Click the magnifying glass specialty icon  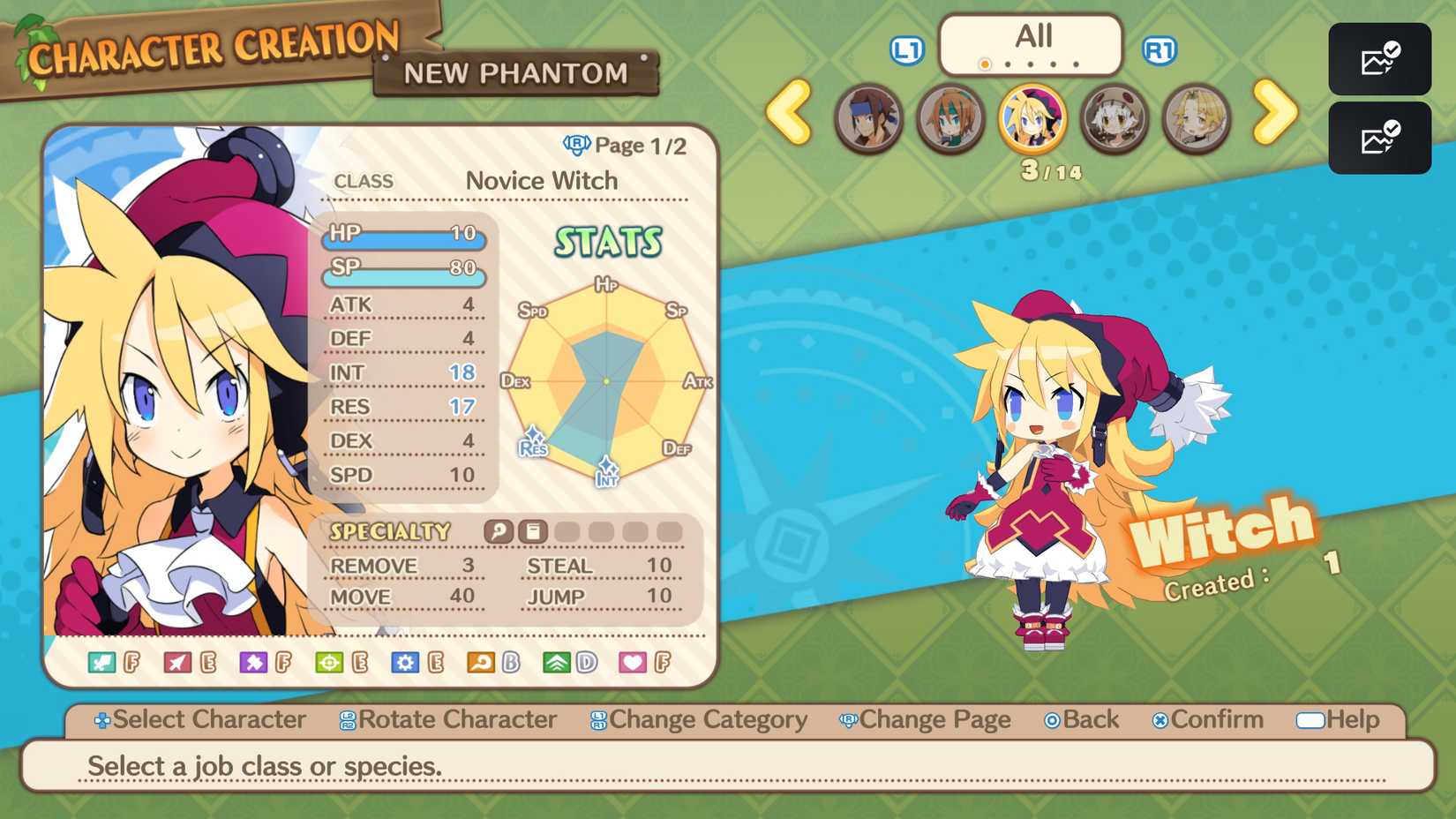(499, 531)
